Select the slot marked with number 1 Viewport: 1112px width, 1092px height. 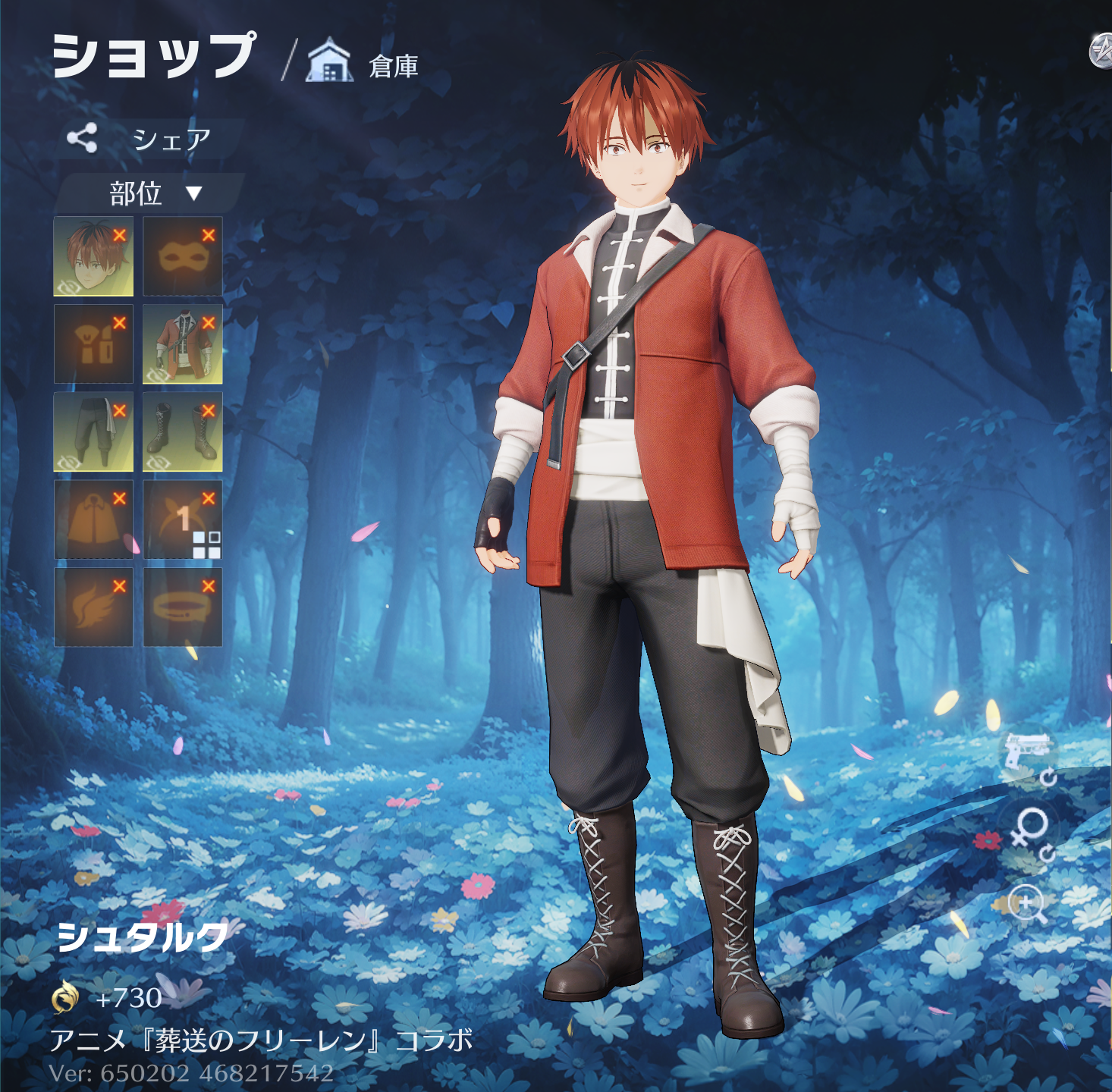pyautogui.click(x=182, y=519)
